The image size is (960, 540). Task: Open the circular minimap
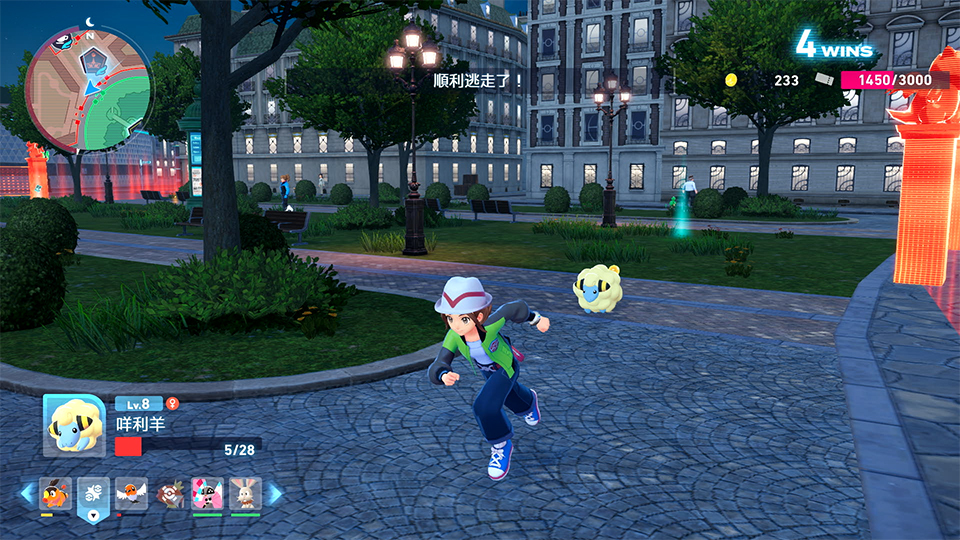click(88, 88)
